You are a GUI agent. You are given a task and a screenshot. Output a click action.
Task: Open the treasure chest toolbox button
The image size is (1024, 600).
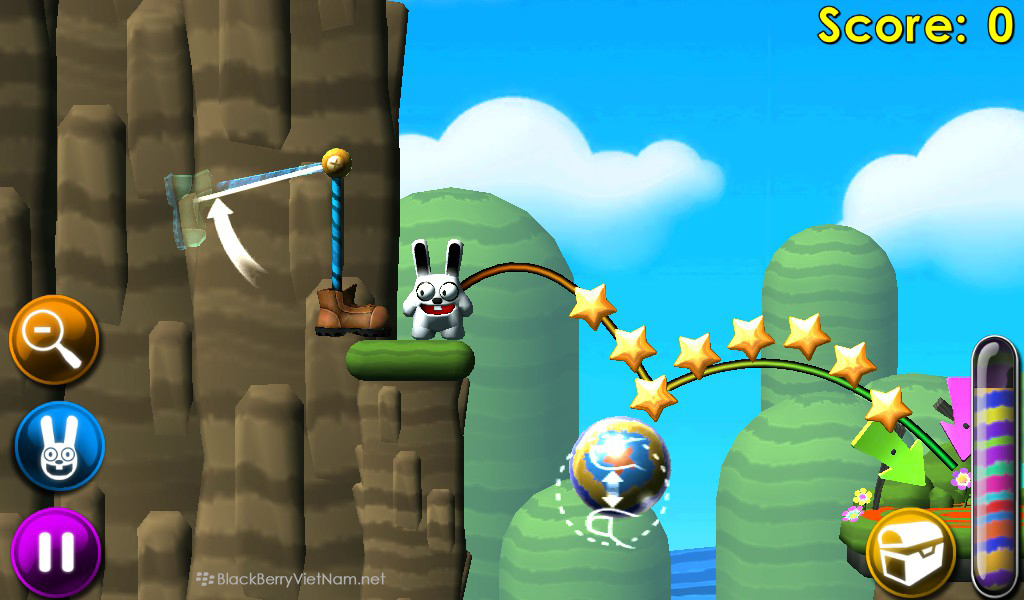coord(910,552)
